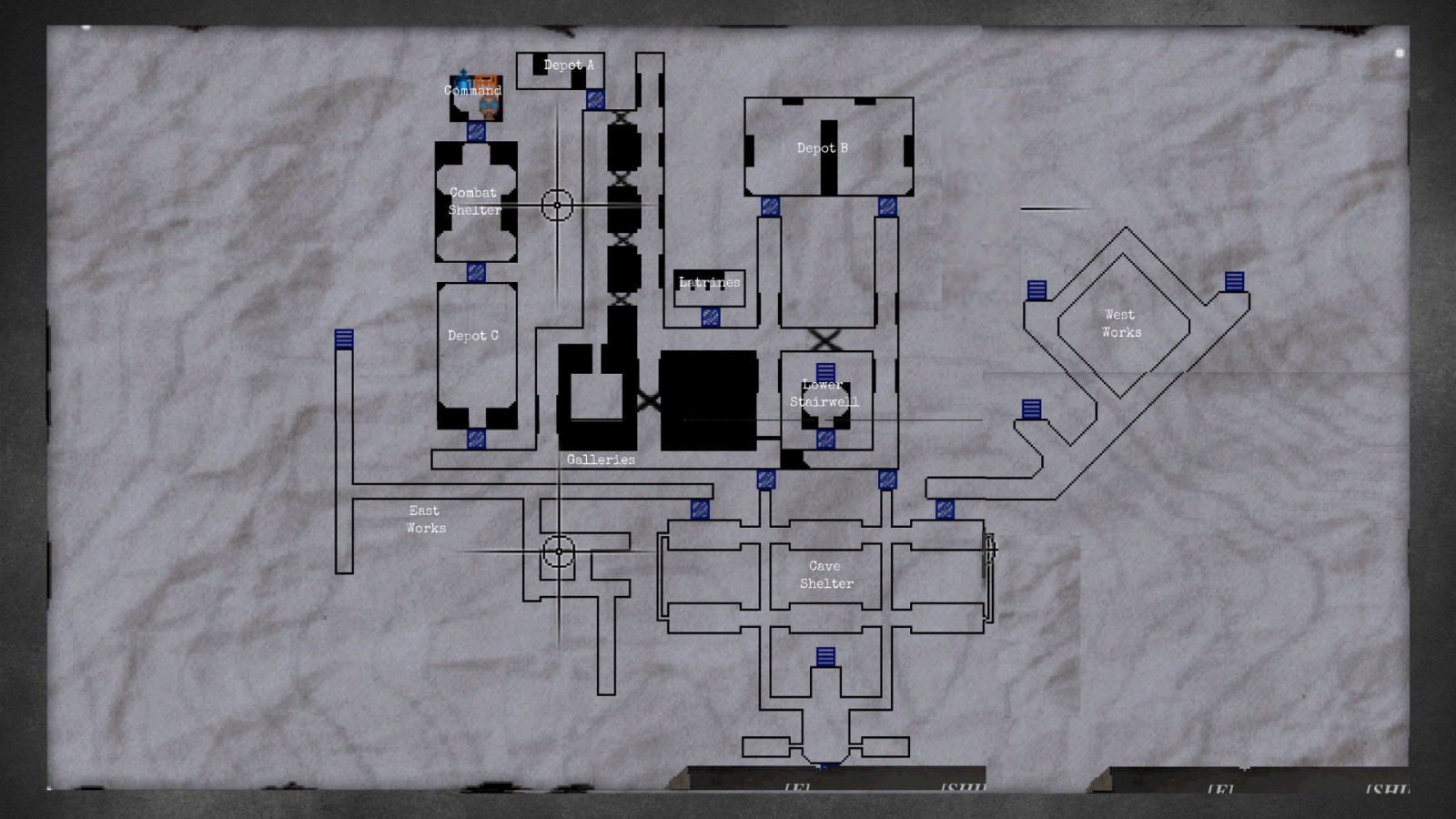Click the X marker above Lower Stairwell
Screen dimensions: 1456x819
(824, 340)
